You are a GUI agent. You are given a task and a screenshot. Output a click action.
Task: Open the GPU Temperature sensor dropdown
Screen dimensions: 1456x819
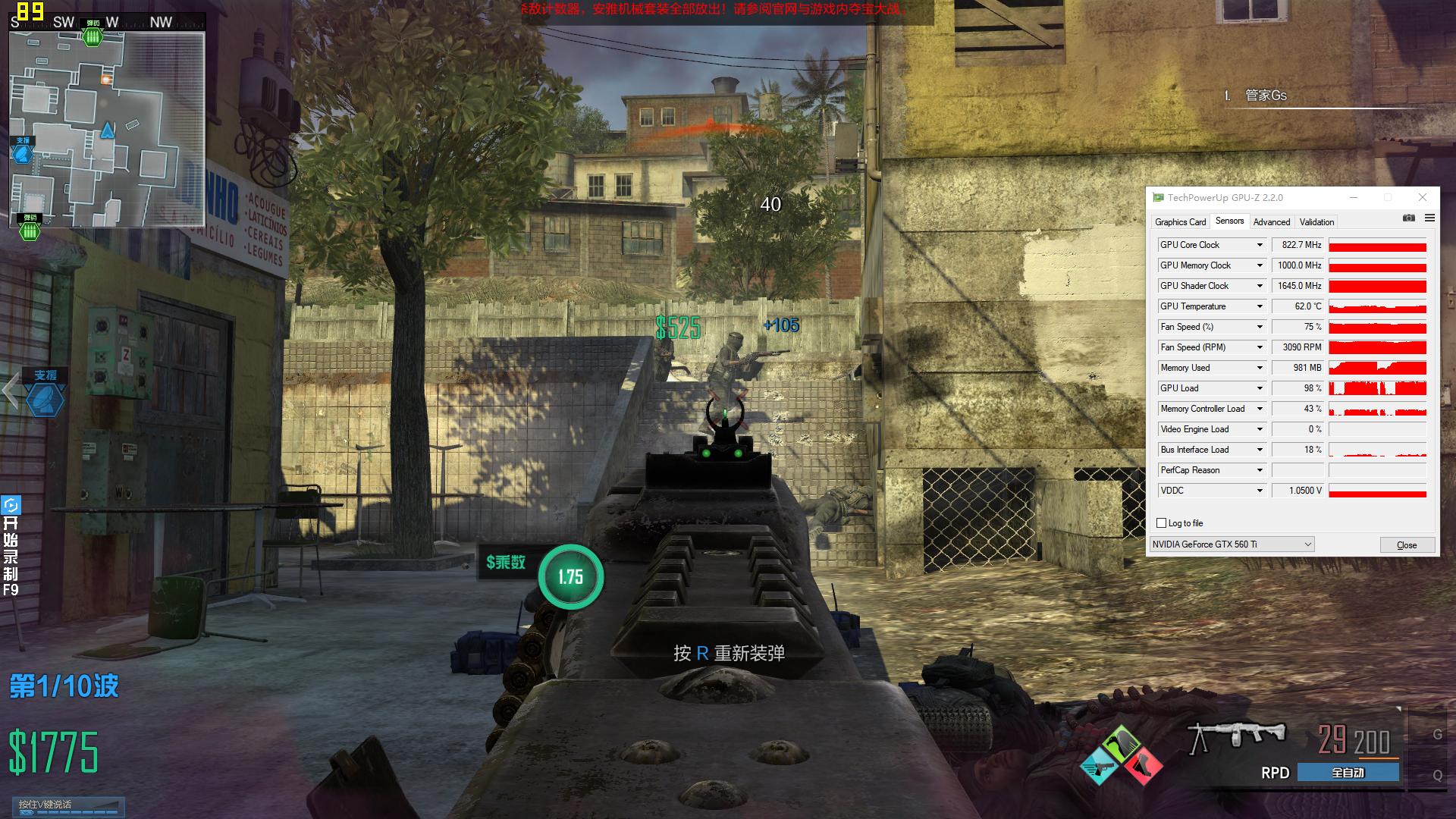(1260, 306)
